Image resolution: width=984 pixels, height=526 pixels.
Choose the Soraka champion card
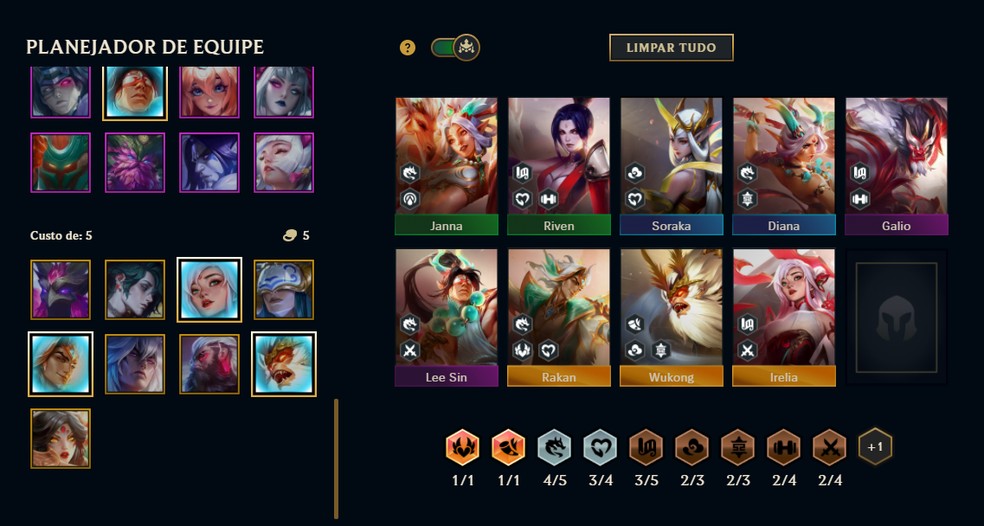tap(671, 166)
